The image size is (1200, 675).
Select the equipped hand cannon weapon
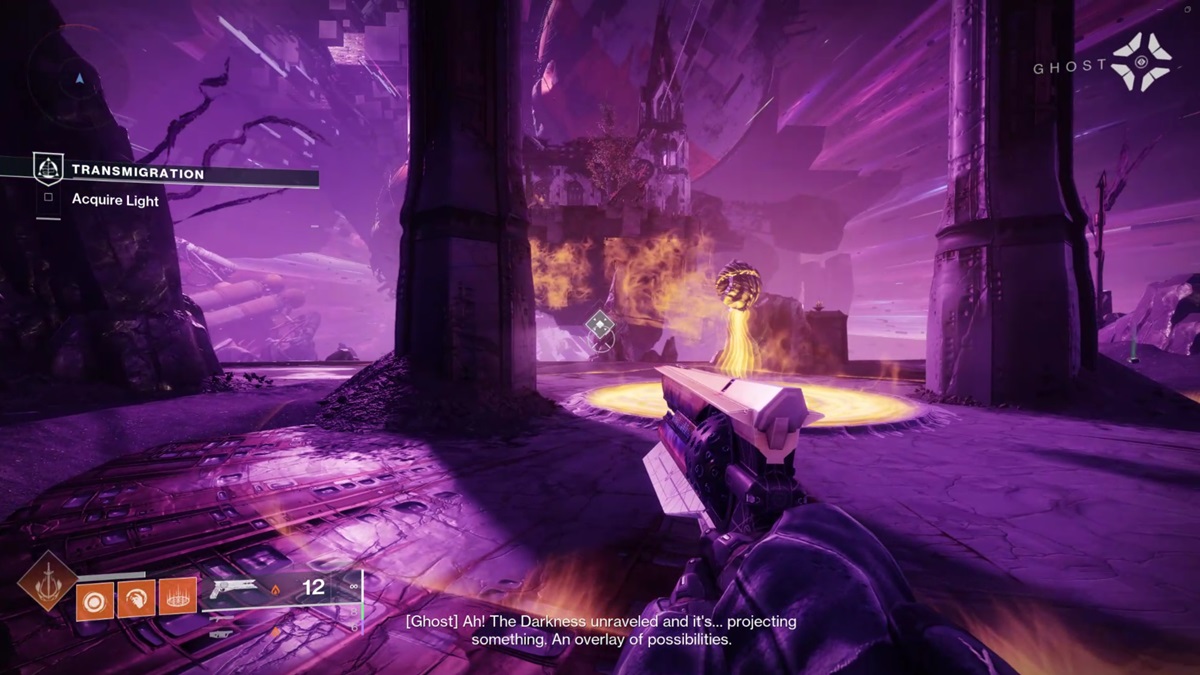233,588
